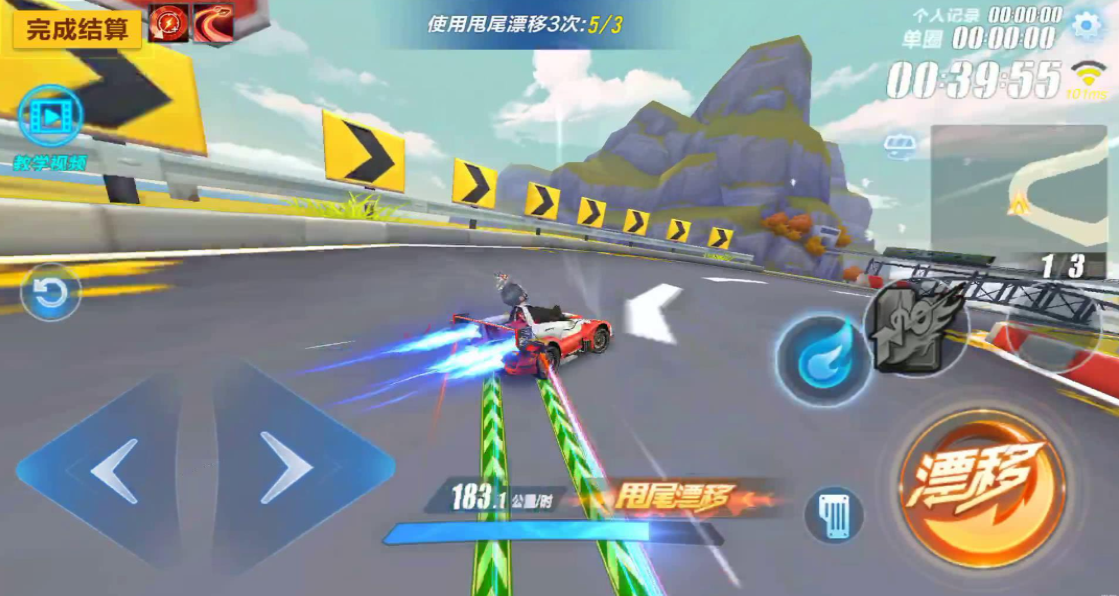Image resolution: width=1119 pixels, height=596 pixels.
Task: Tap the 完成结算 finish button
Action: [x=76, y=28]
